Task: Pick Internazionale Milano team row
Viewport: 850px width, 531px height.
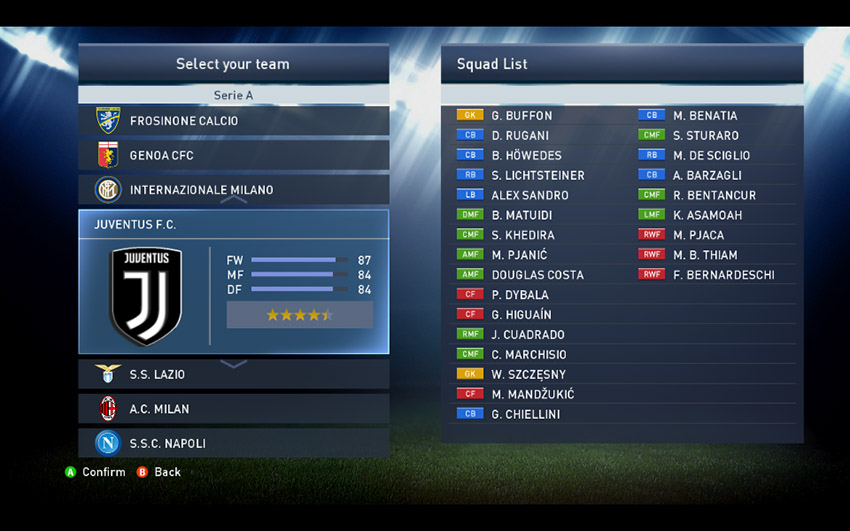Action: [233, 190]
